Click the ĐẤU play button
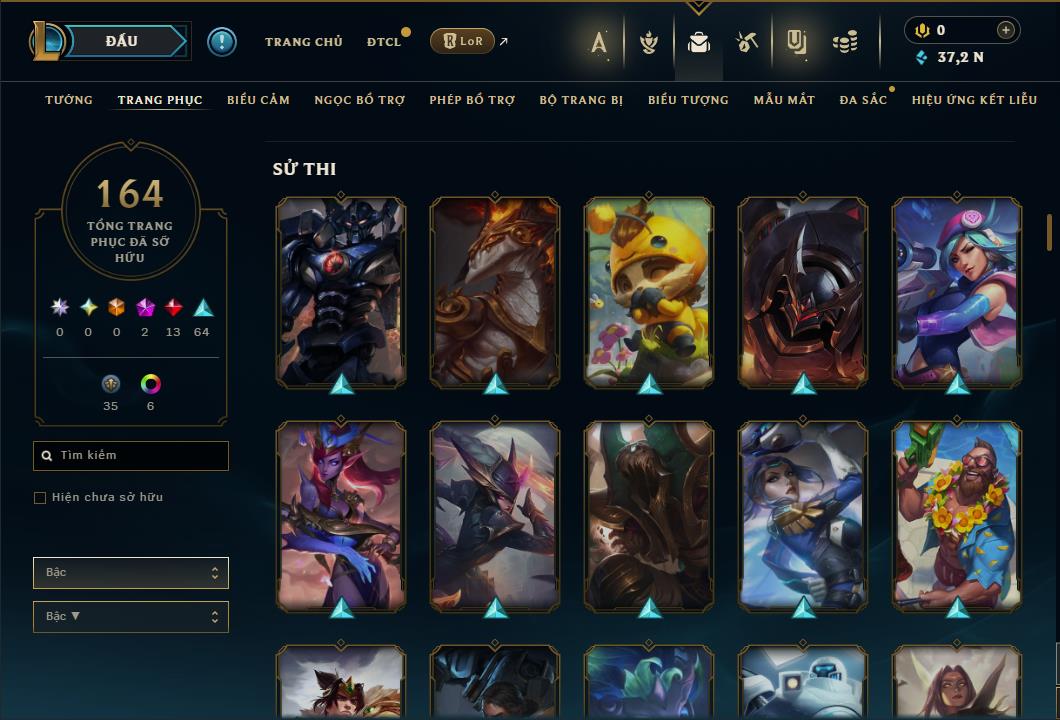Screen dimensions: 1060x720 122,41
